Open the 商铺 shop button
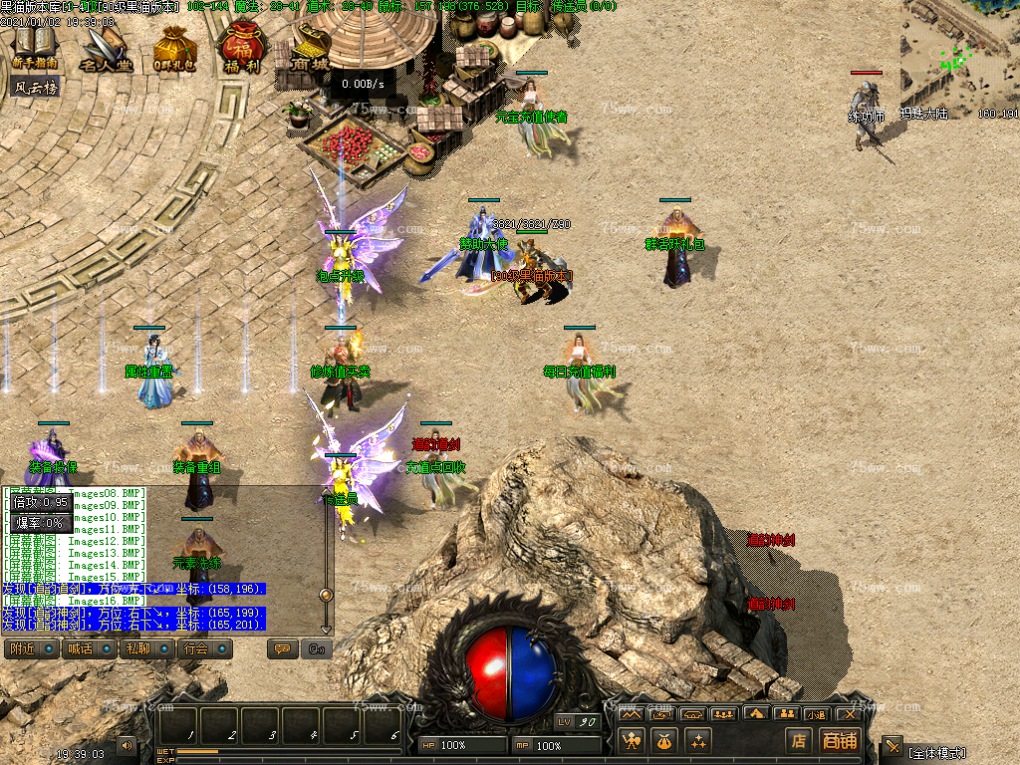This screenshot has height=765, width=1020. click(x=838, y=740)
